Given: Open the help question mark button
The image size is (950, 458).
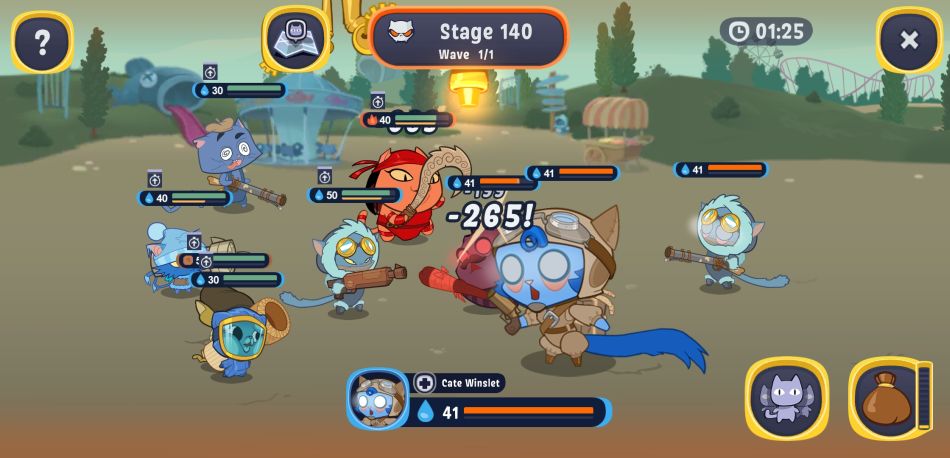Looking at the screenshot, I should click(42, 41).
